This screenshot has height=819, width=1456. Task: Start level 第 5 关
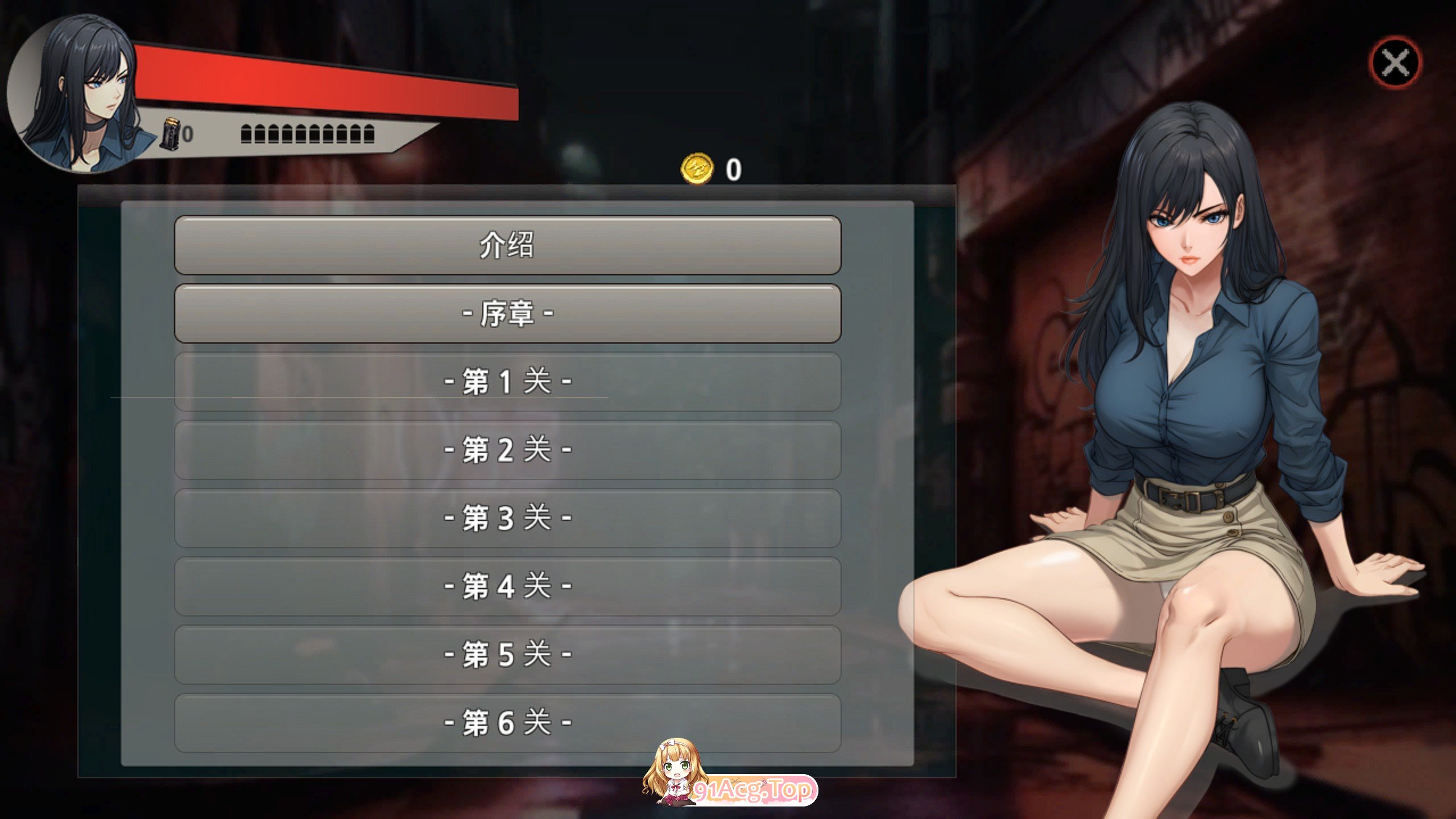(507, 655)
